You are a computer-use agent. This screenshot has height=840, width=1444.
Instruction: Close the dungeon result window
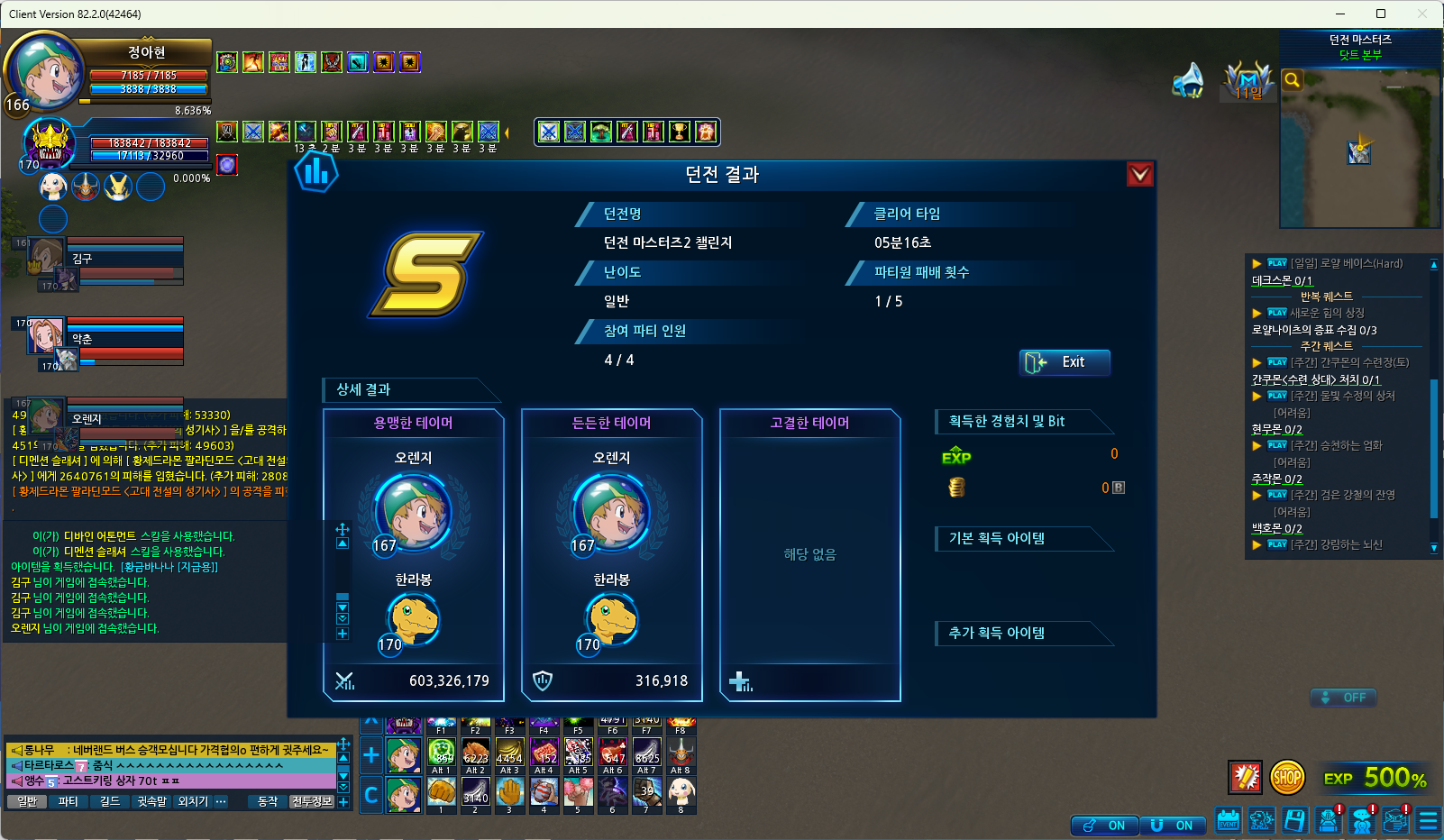(1140, 174)
